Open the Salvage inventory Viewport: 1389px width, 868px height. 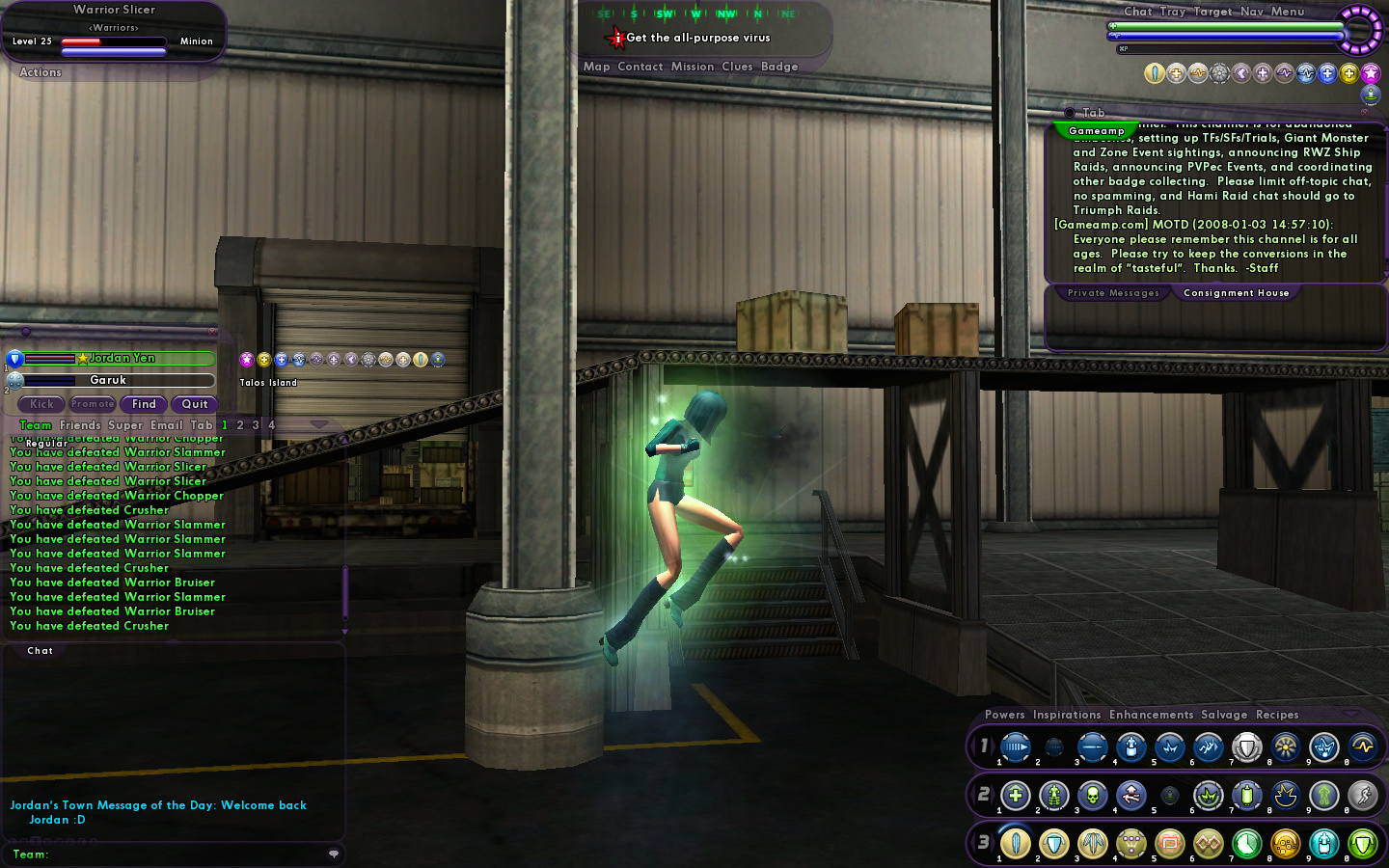coord(1223,715)
